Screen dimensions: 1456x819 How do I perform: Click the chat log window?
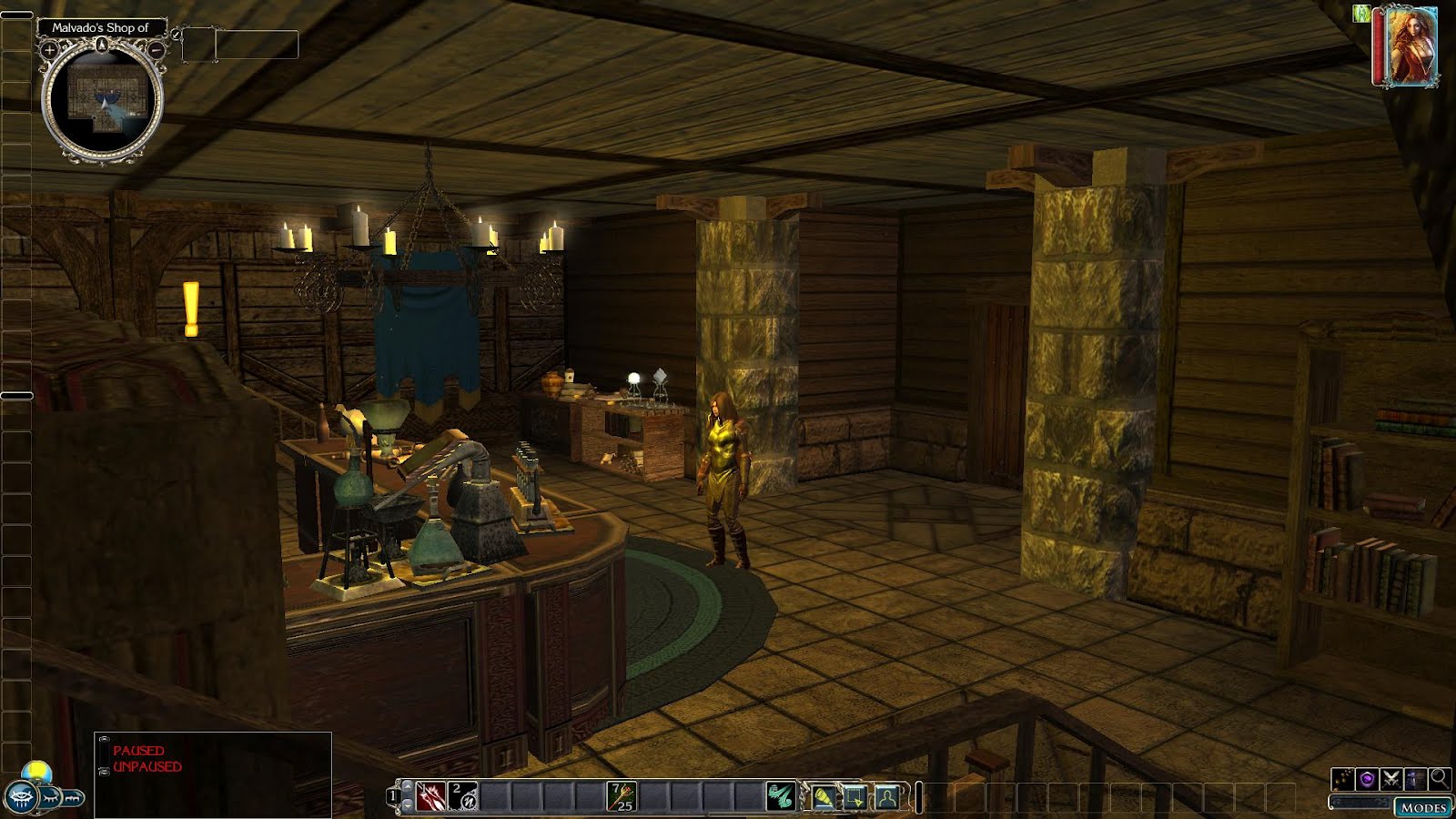pyautogui.click(x=213, y=774)
